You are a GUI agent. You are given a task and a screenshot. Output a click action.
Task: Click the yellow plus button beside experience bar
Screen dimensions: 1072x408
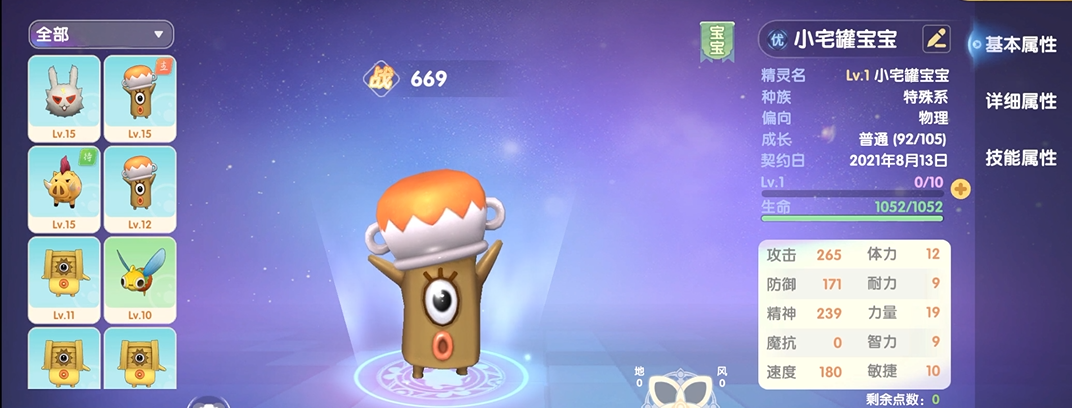(x=960, y=188)
